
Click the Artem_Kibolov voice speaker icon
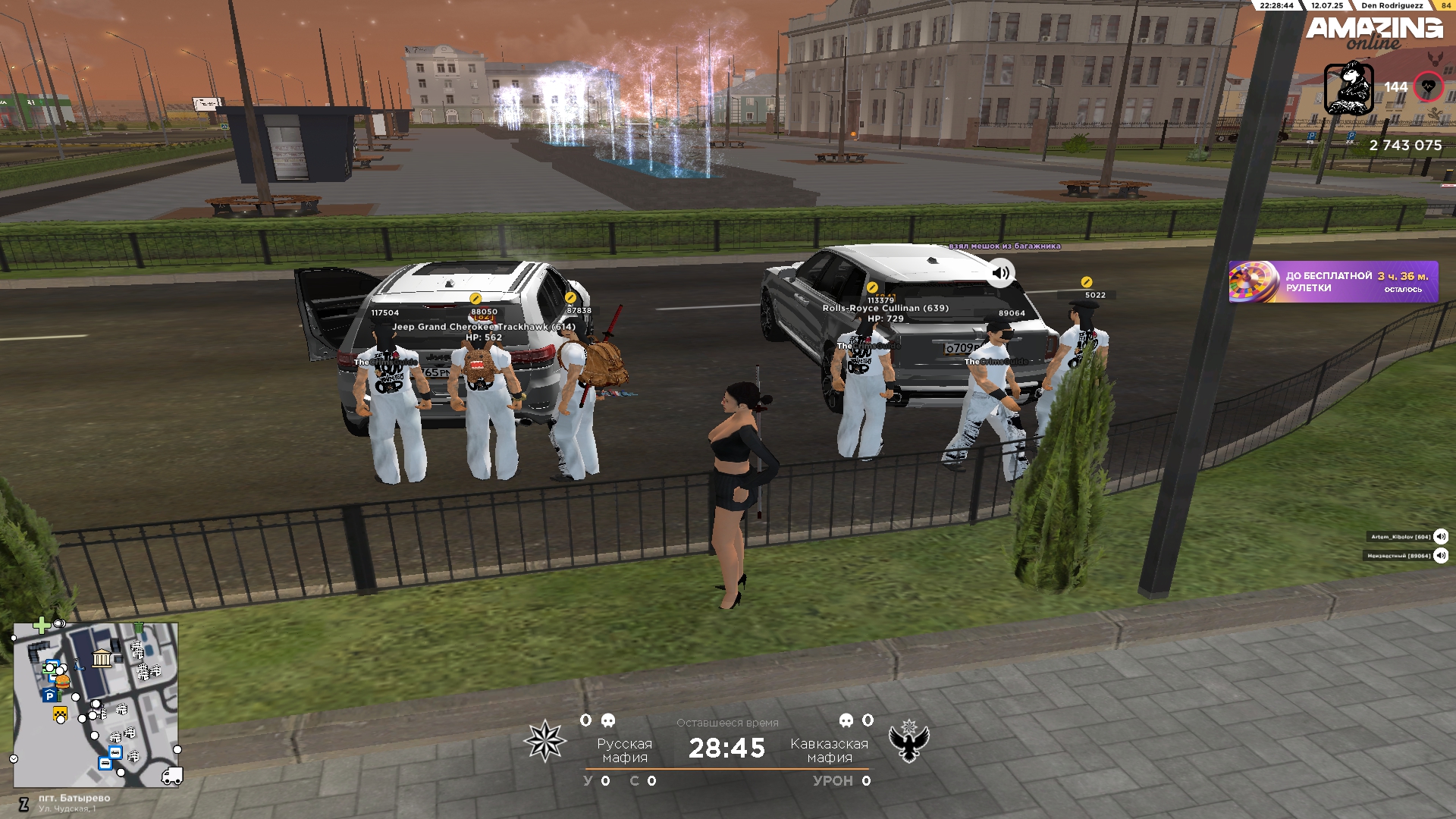coord(1441,537)
